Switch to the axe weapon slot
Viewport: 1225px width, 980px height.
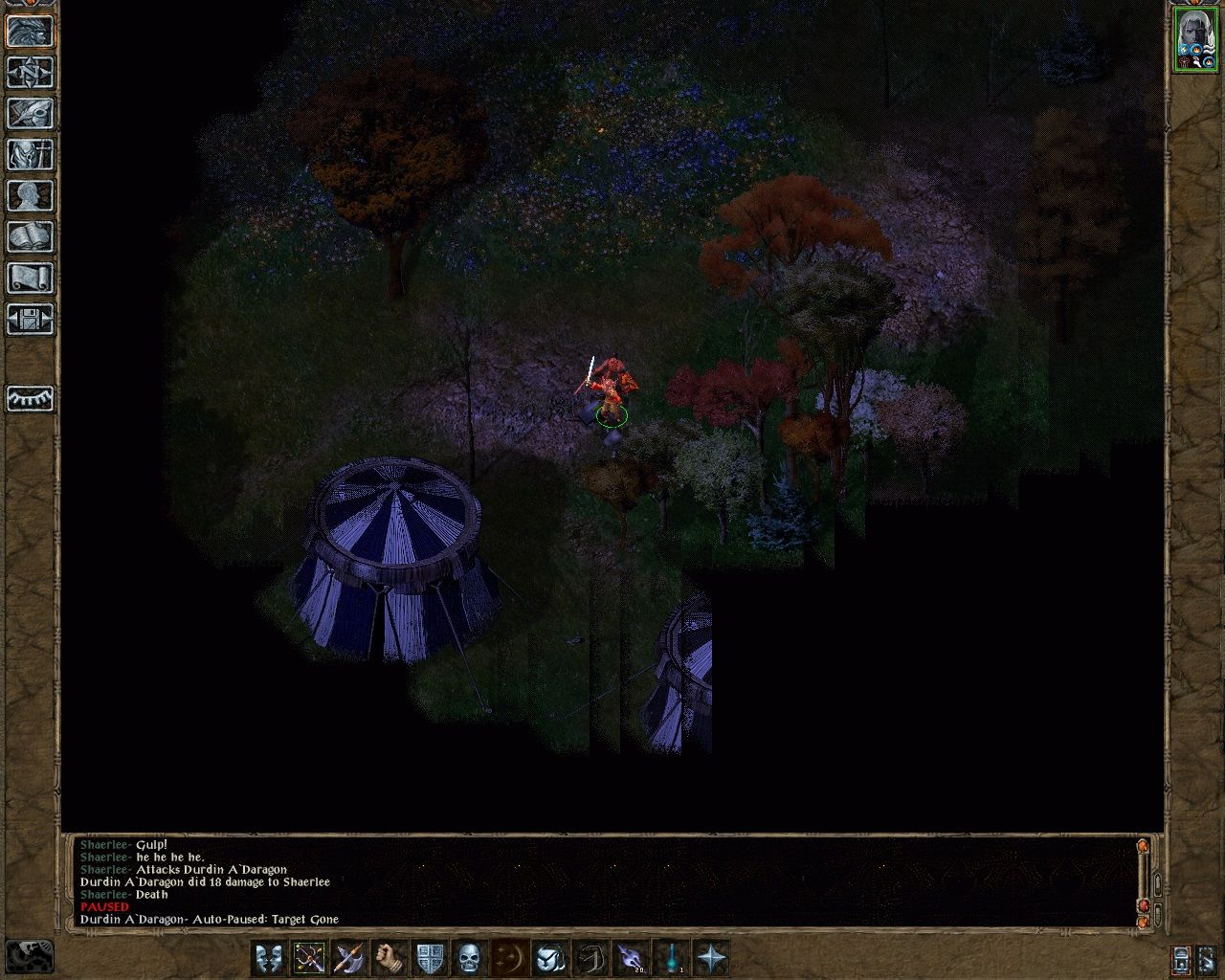coord(347,957)
